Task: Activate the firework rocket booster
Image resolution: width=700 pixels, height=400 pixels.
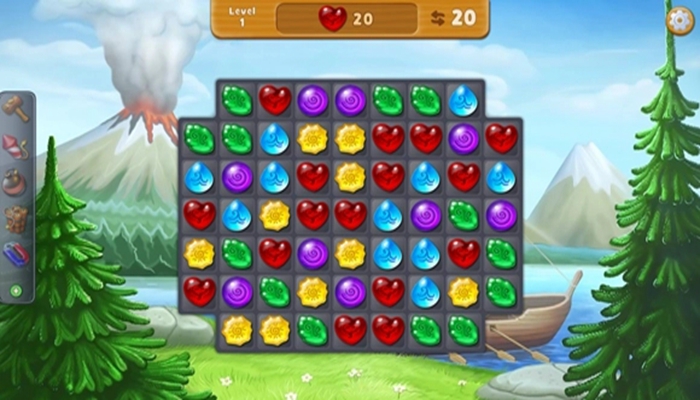Action: (x=16, y=146)
